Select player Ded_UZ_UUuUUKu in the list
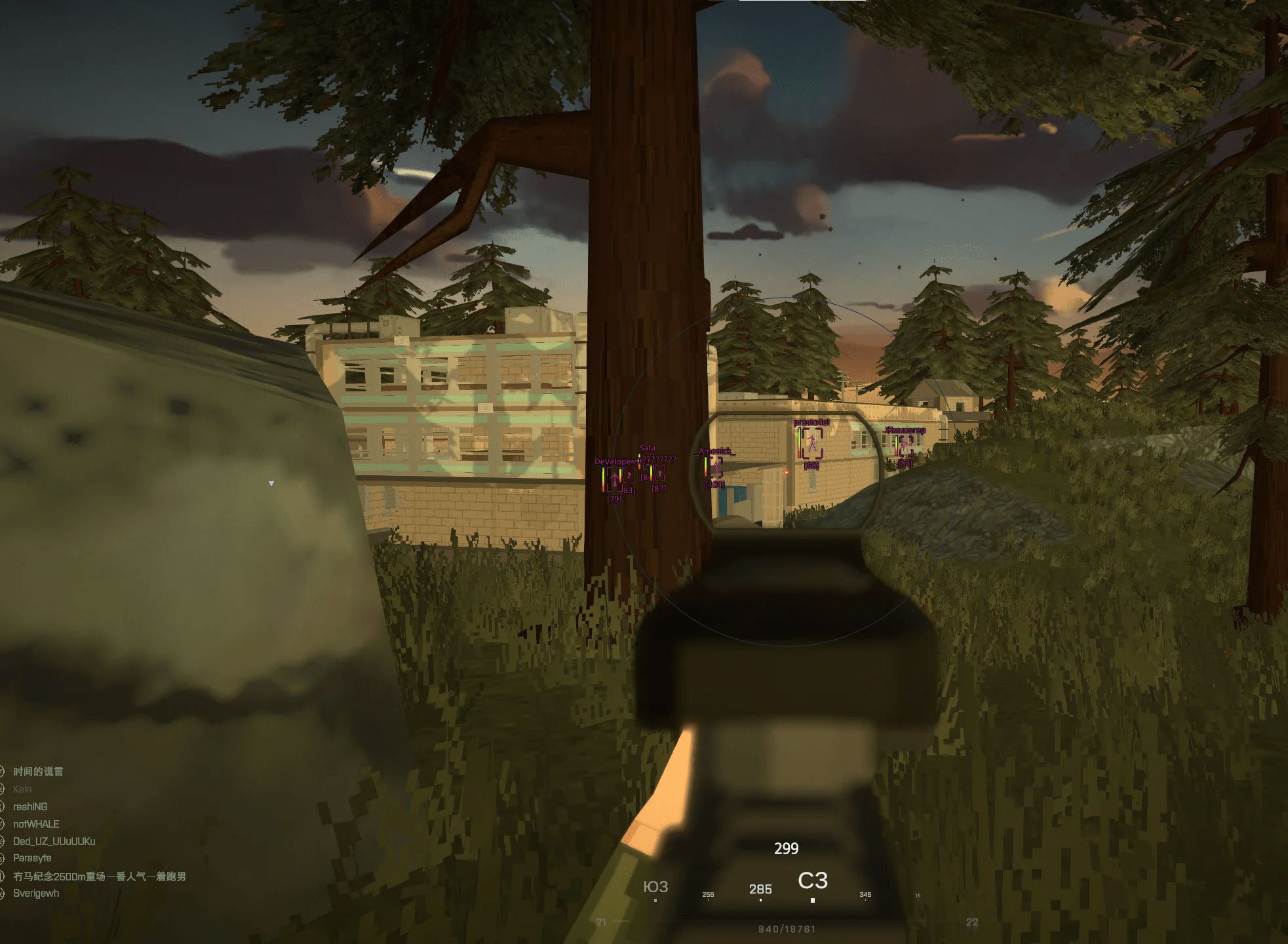The image size is (1288, 944). click(x=54, y=841)
